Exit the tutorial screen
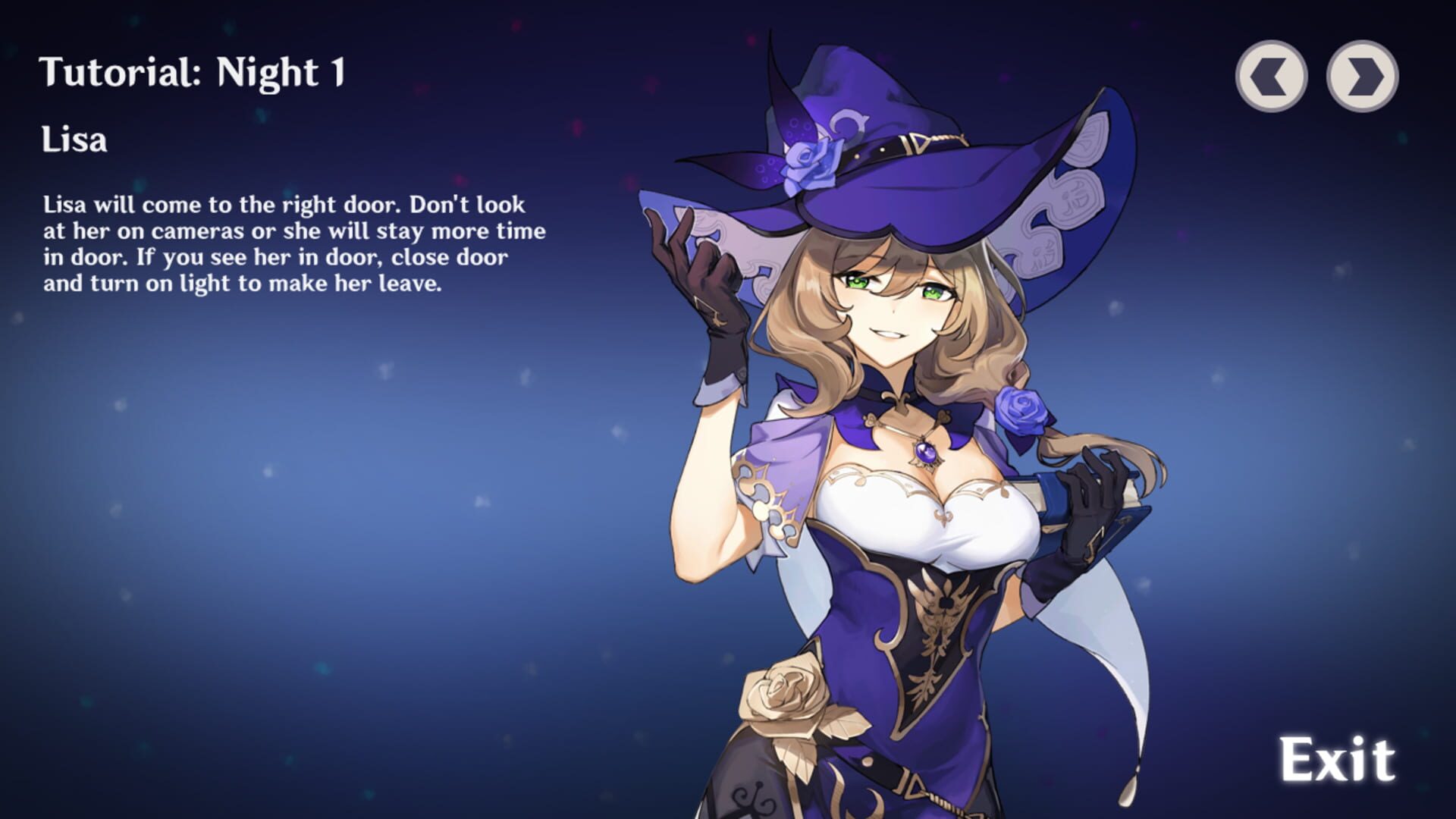 1338,759
